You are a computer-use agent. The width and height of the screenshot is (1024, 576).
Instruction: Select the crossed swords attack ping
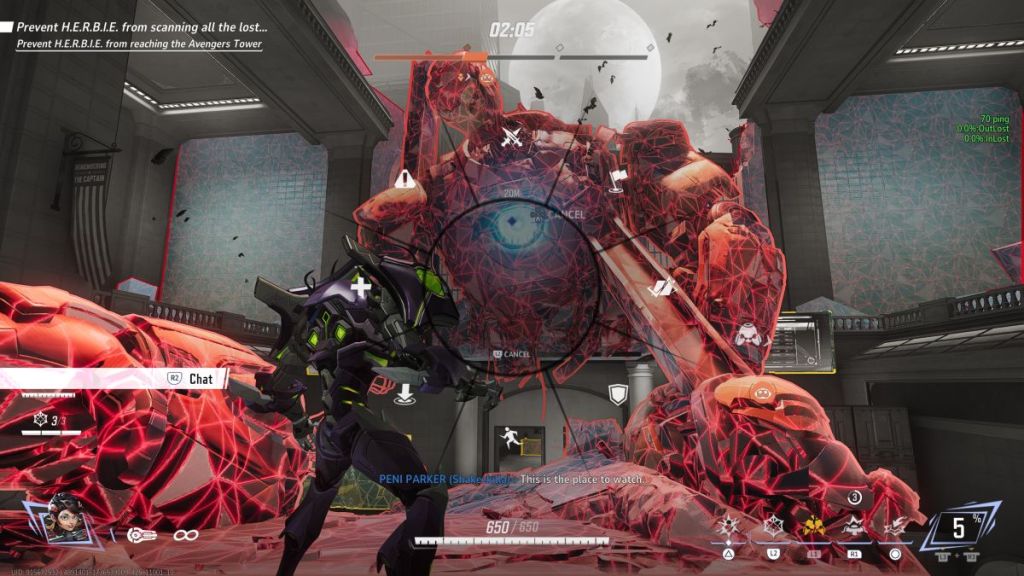[x=512, y=137]
